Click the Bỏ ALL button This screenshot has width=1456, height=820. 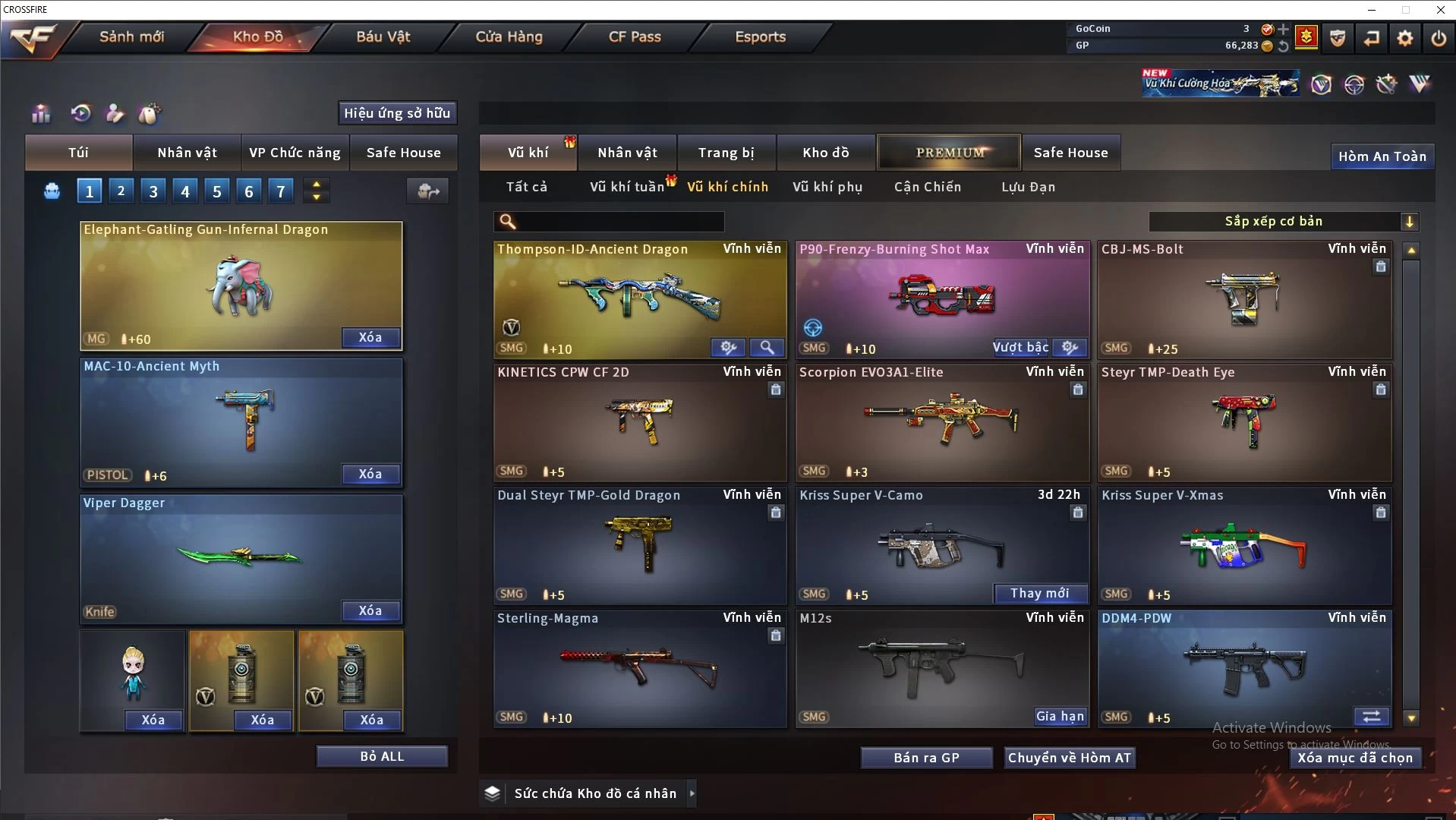[382, 756]
